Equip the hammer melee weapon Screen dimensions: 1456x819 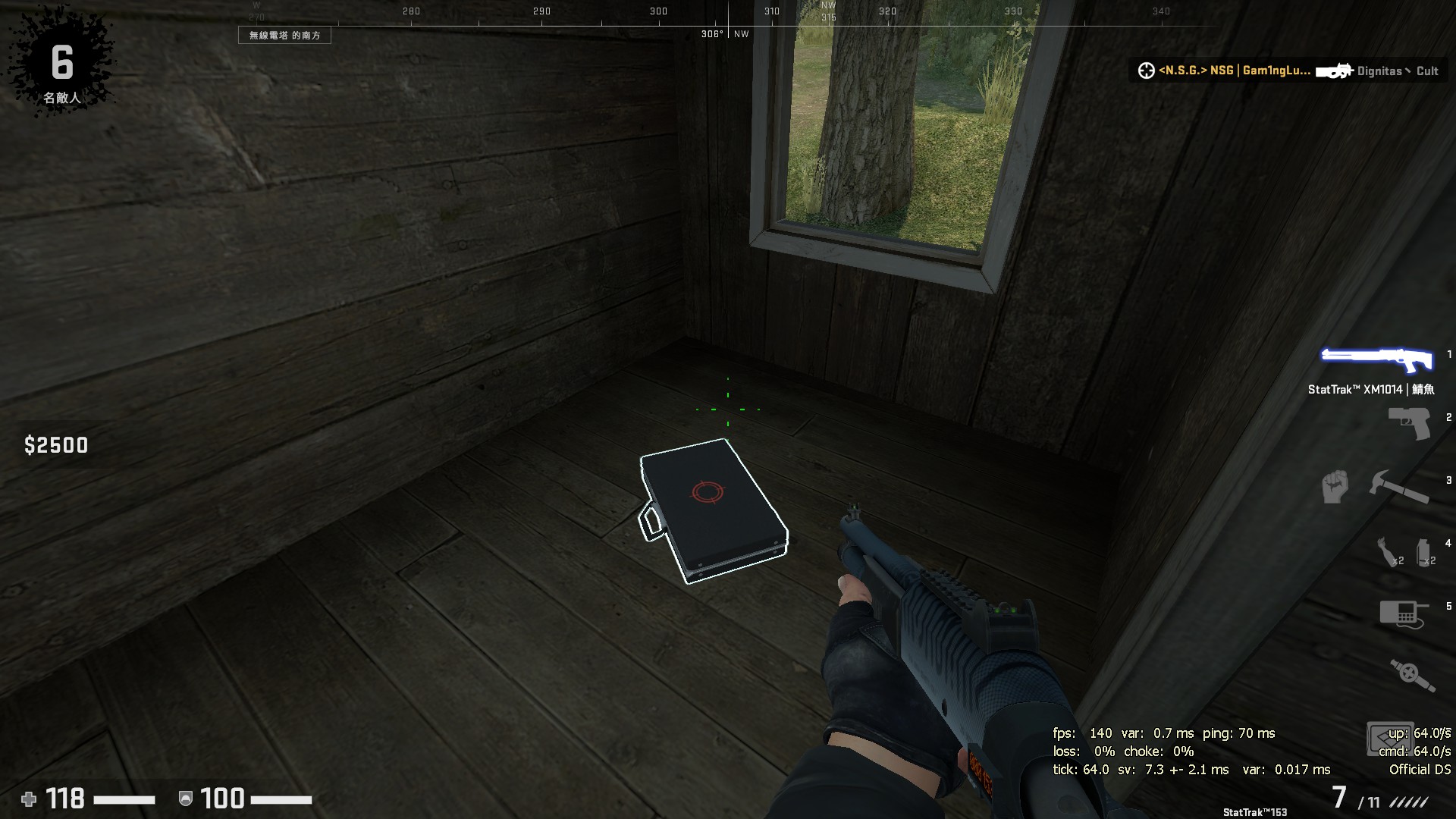pyautogui.click(x=1398, y=486)
